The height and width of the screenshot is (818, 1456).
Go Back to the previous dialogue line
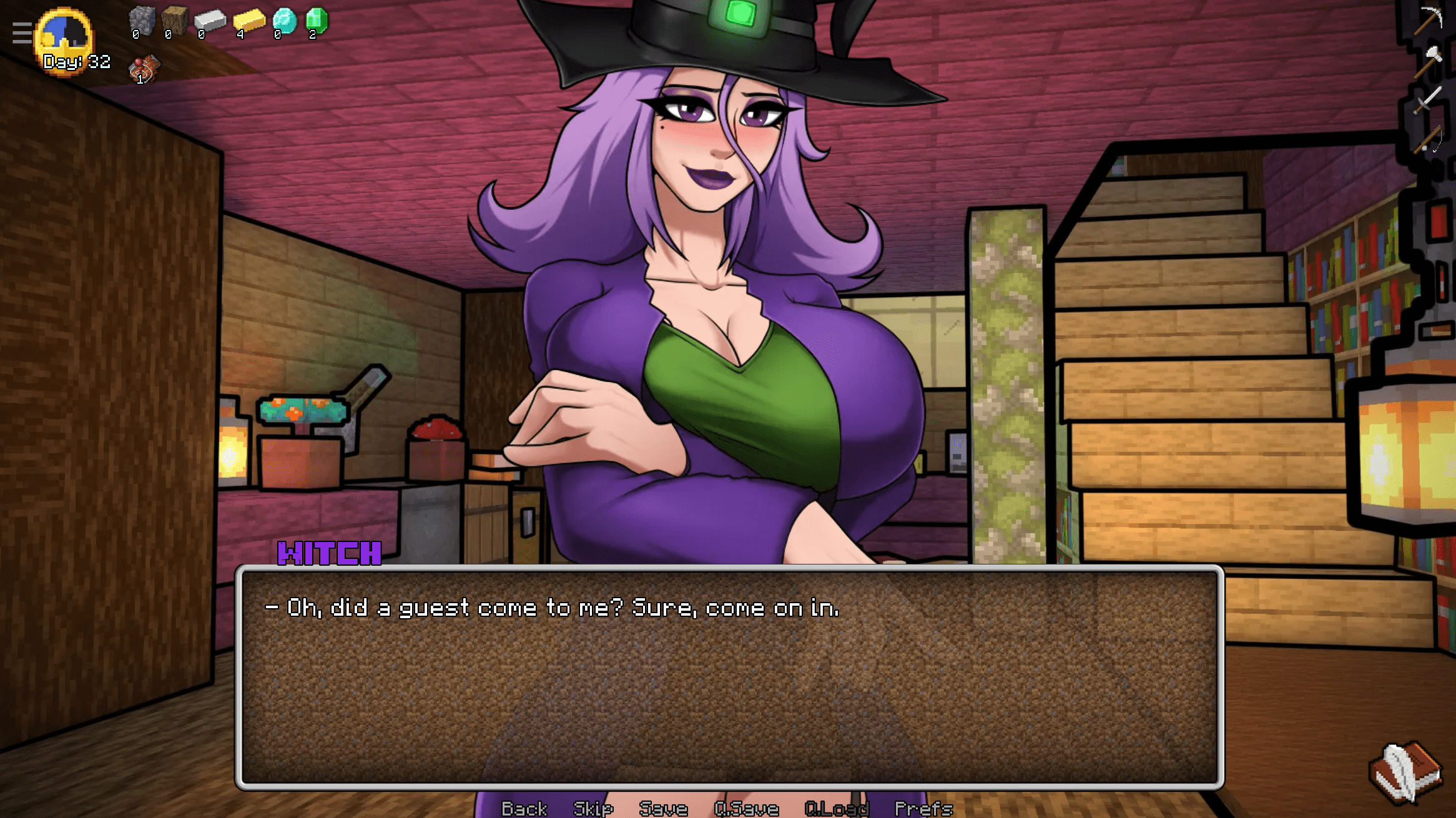[524, 809]
